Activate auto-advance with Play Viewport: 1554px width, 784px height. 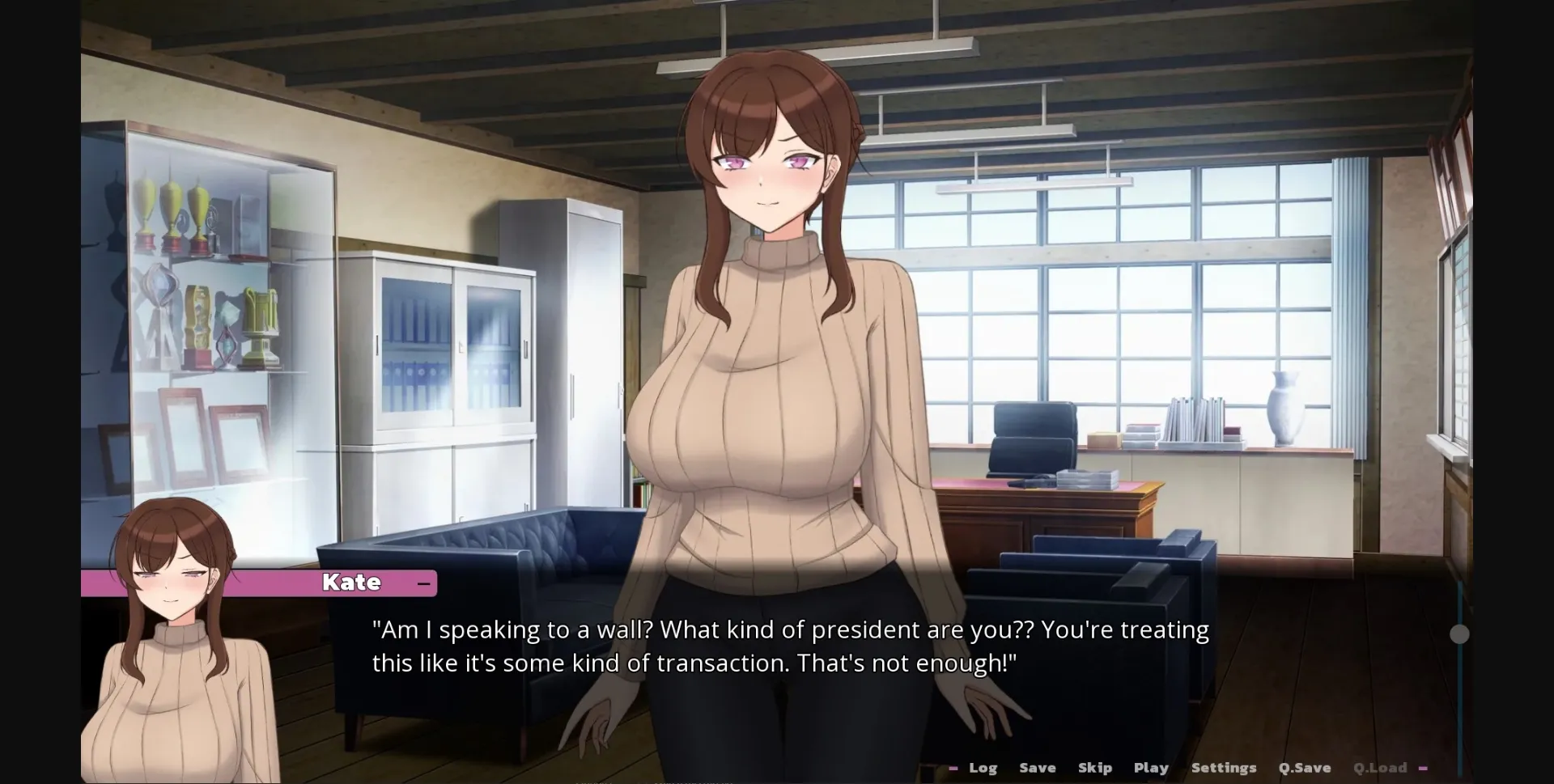pos(1150,767)
